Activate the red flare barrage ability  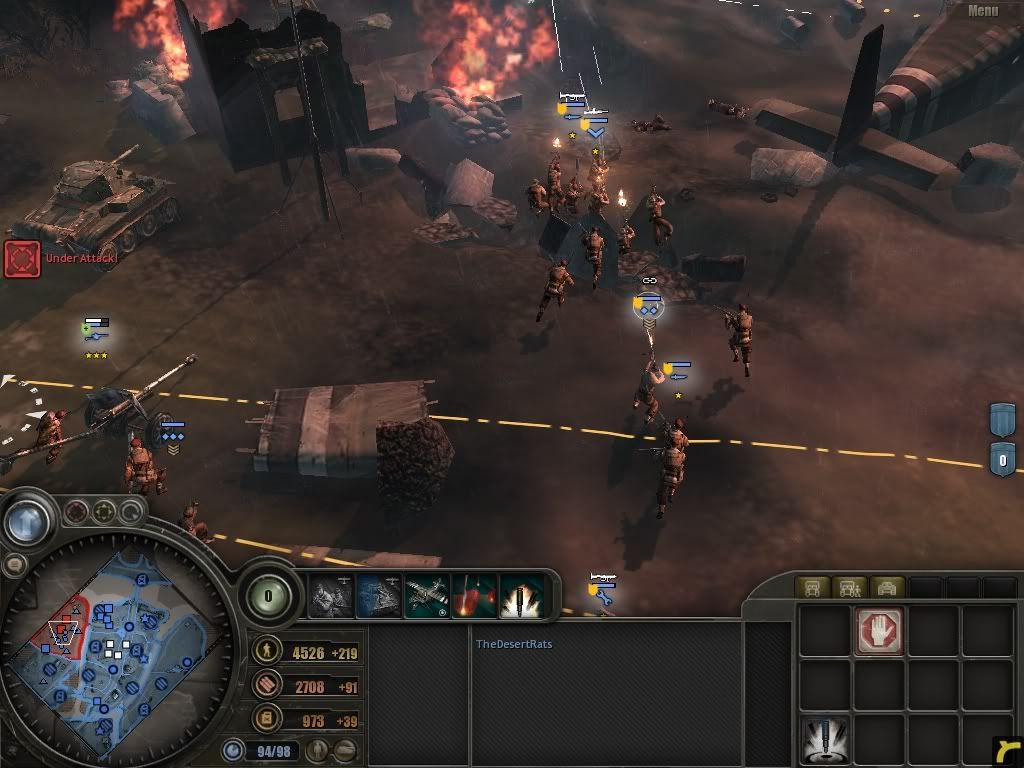coord(474,596)
